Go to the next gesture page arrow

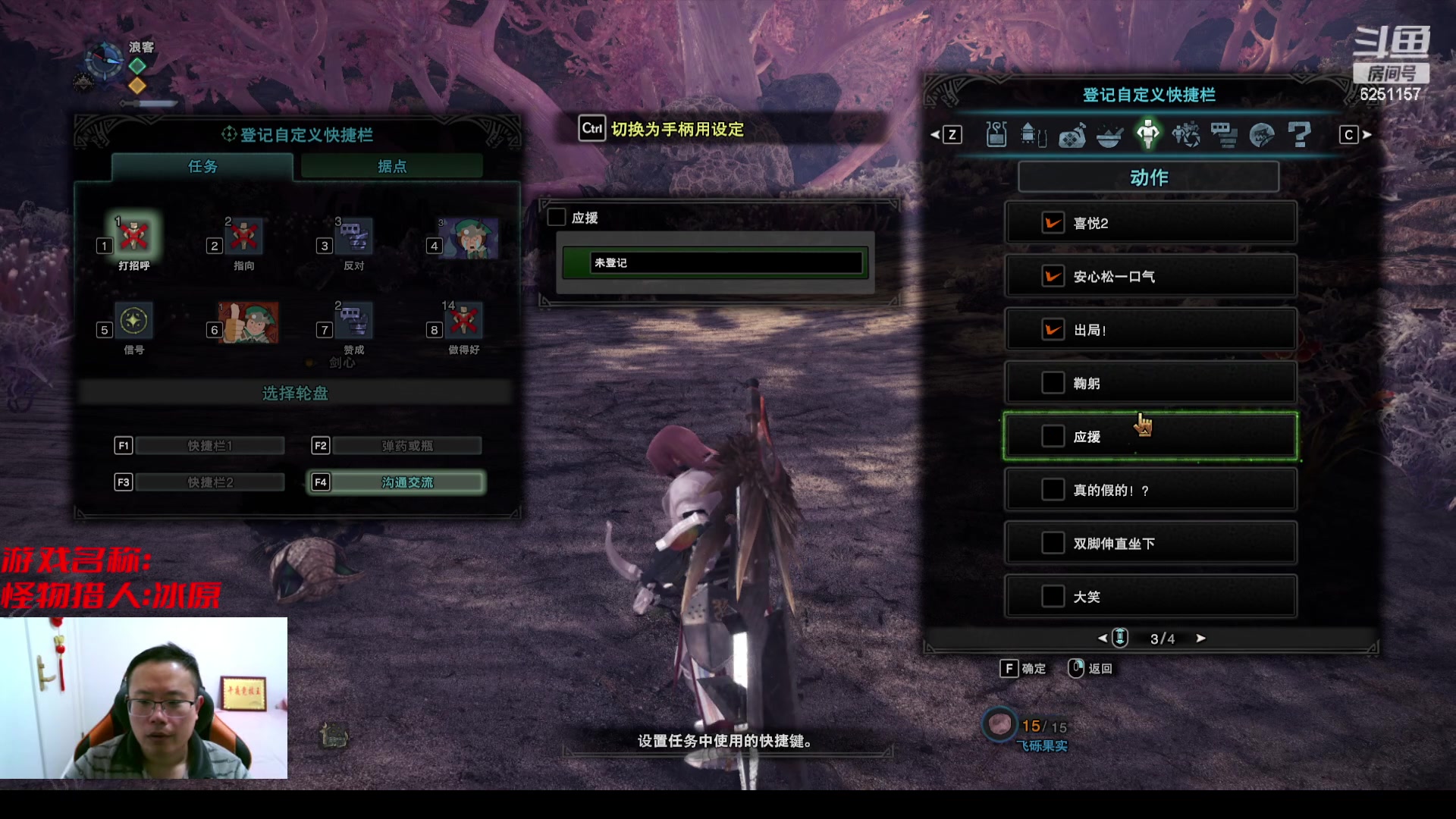1200,639
